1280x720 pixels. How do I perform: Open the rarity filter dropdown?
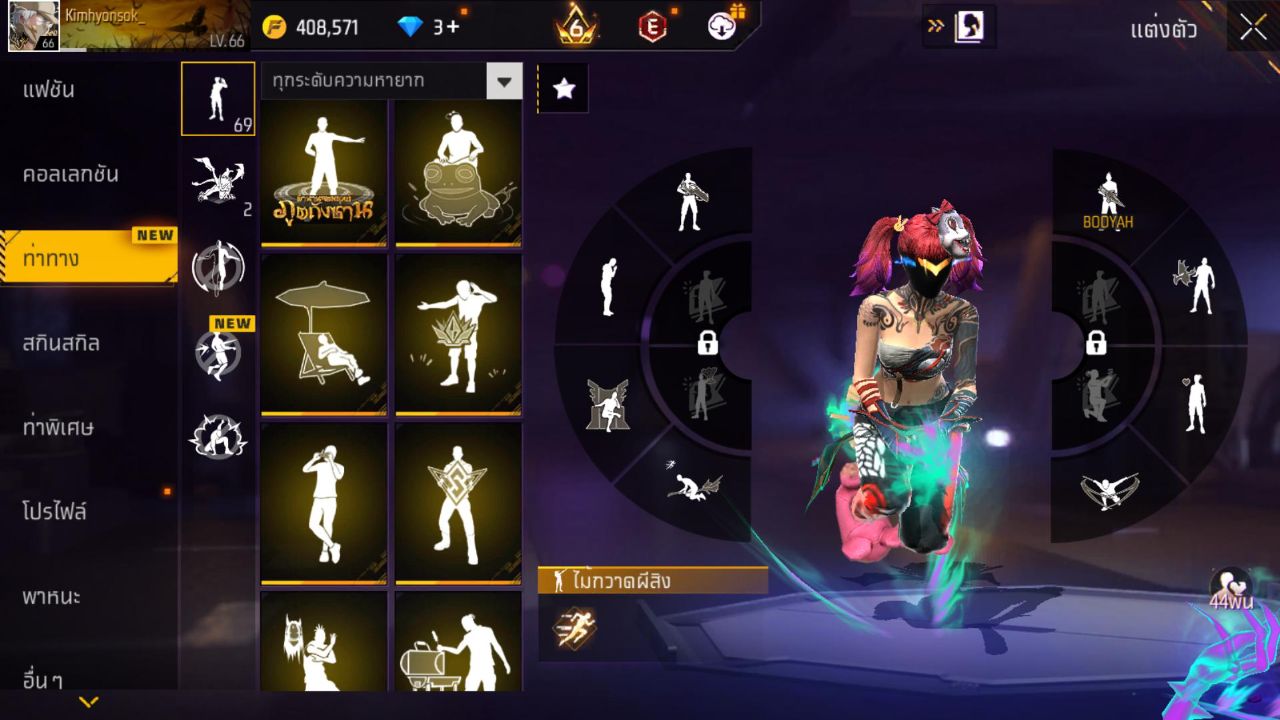click(x=504, y=81)
